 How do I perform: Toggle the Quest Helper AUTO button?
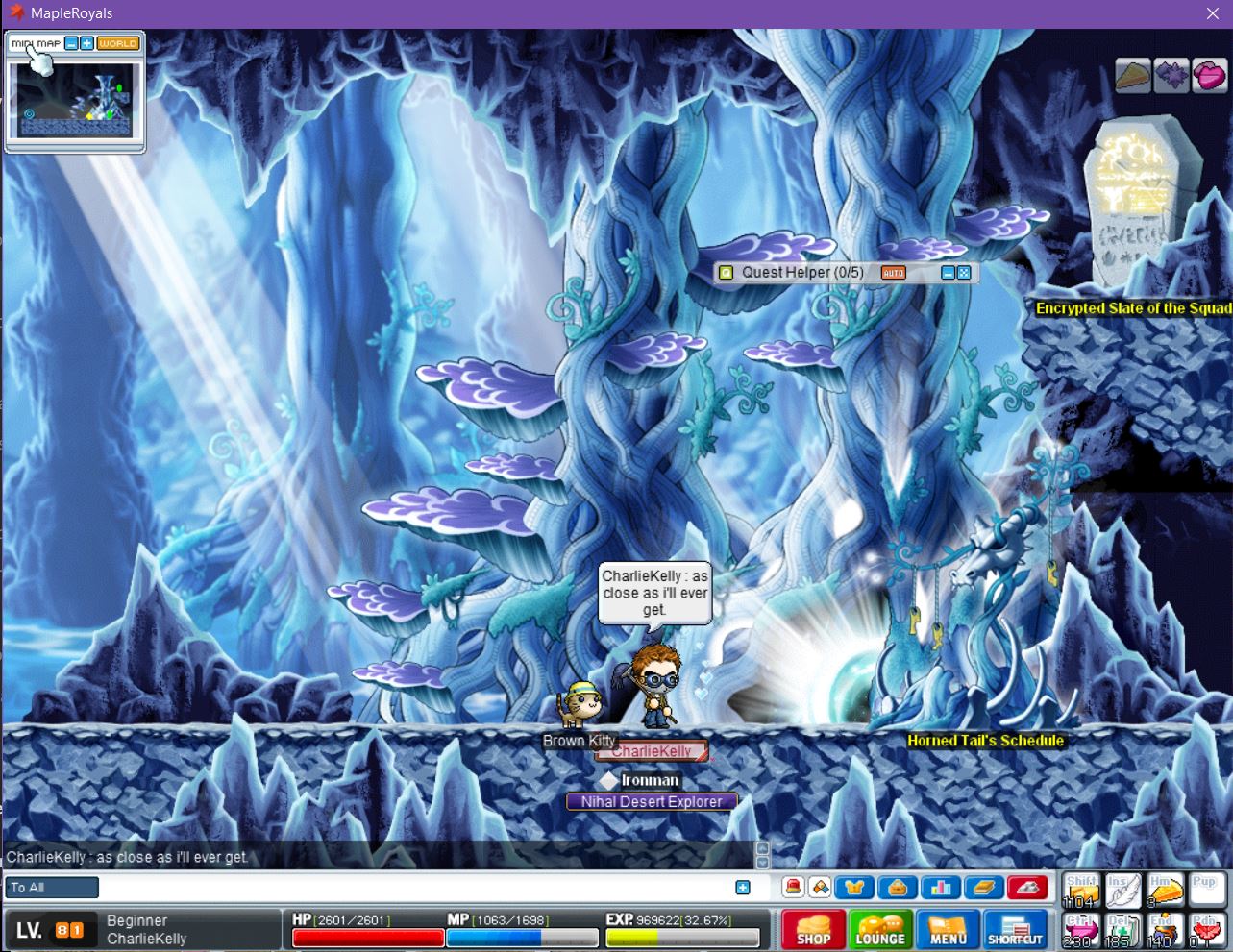click(x=893, y=273)
